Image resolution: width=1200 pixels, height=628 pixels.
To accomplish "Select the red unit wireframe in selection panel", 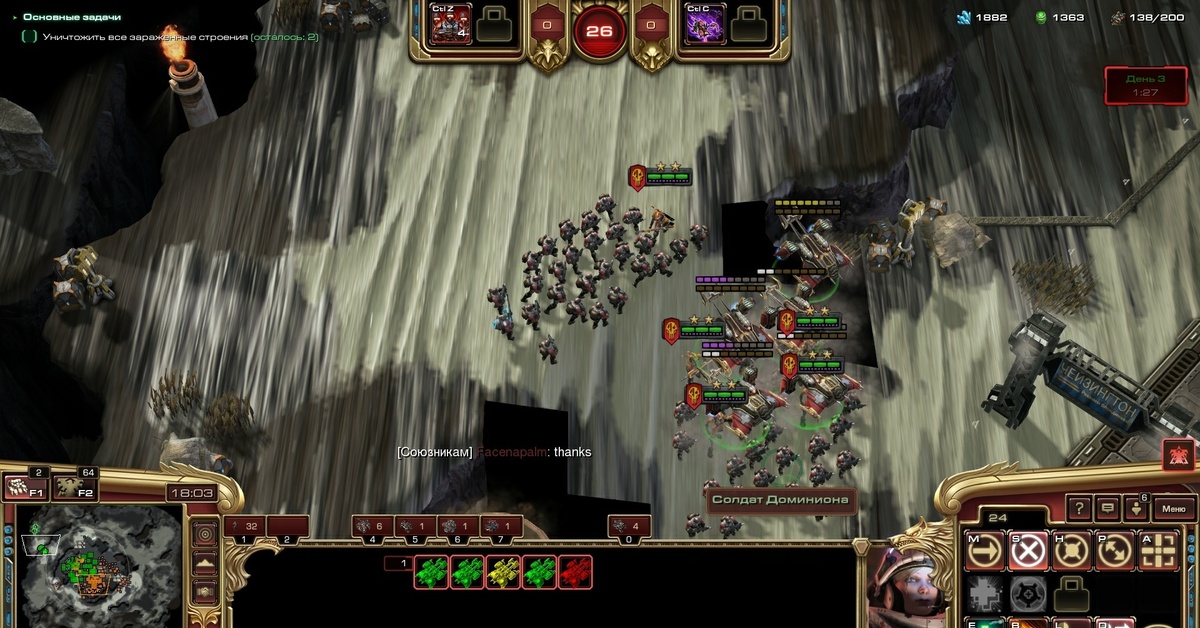I will tap(575, 572).
